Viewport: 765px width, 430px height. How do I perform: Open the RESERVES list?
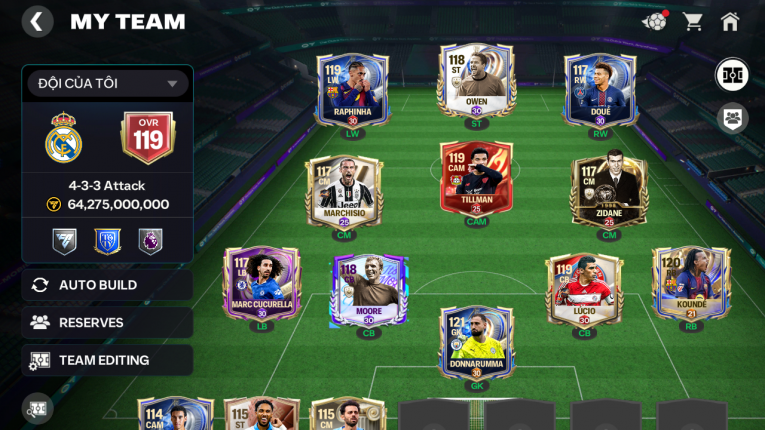[107, 322]
